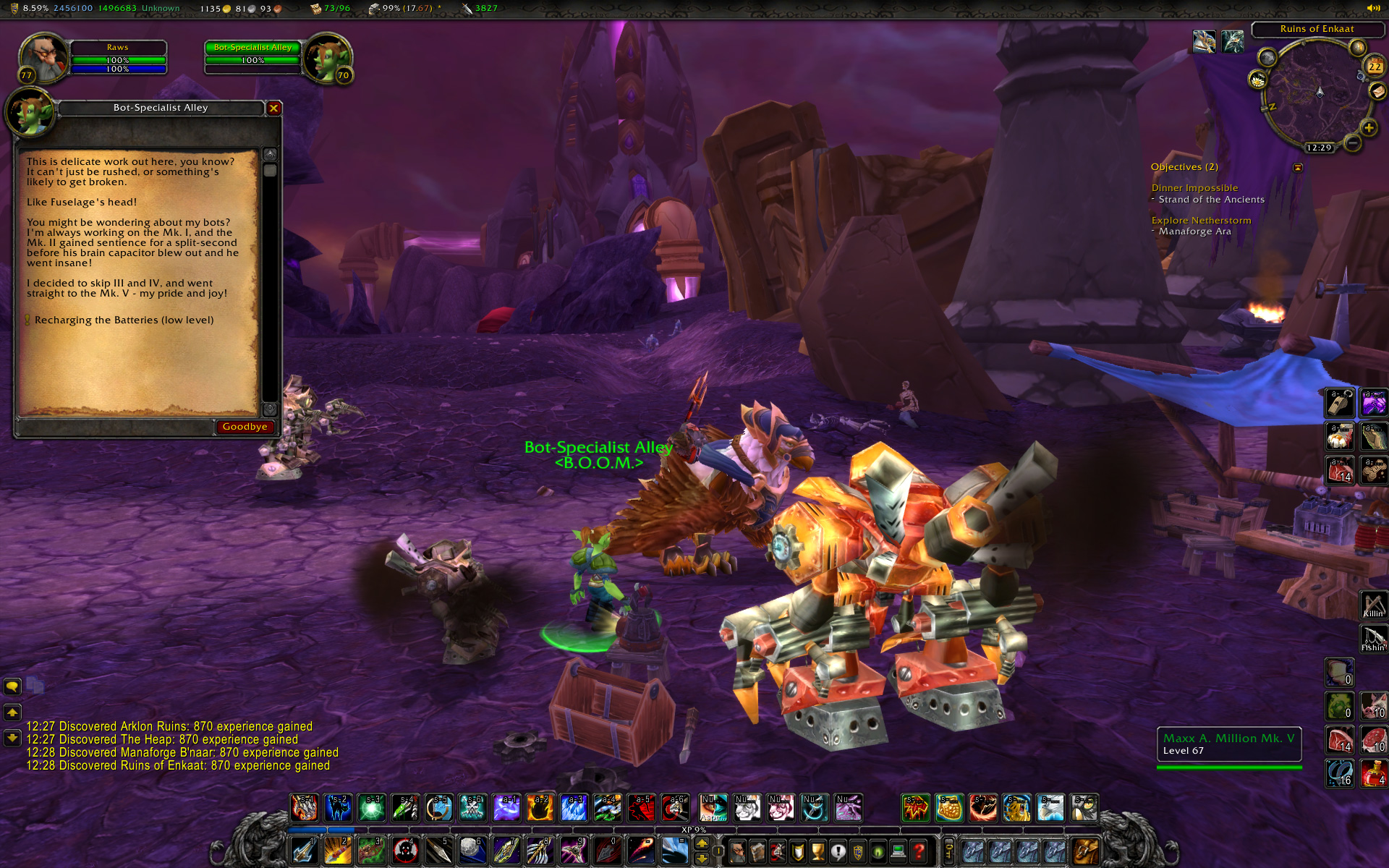Say Goodbye to Bot-Specialist Alley
The height and width of the screenshot is (868, 1389).
tap(245, 427)
